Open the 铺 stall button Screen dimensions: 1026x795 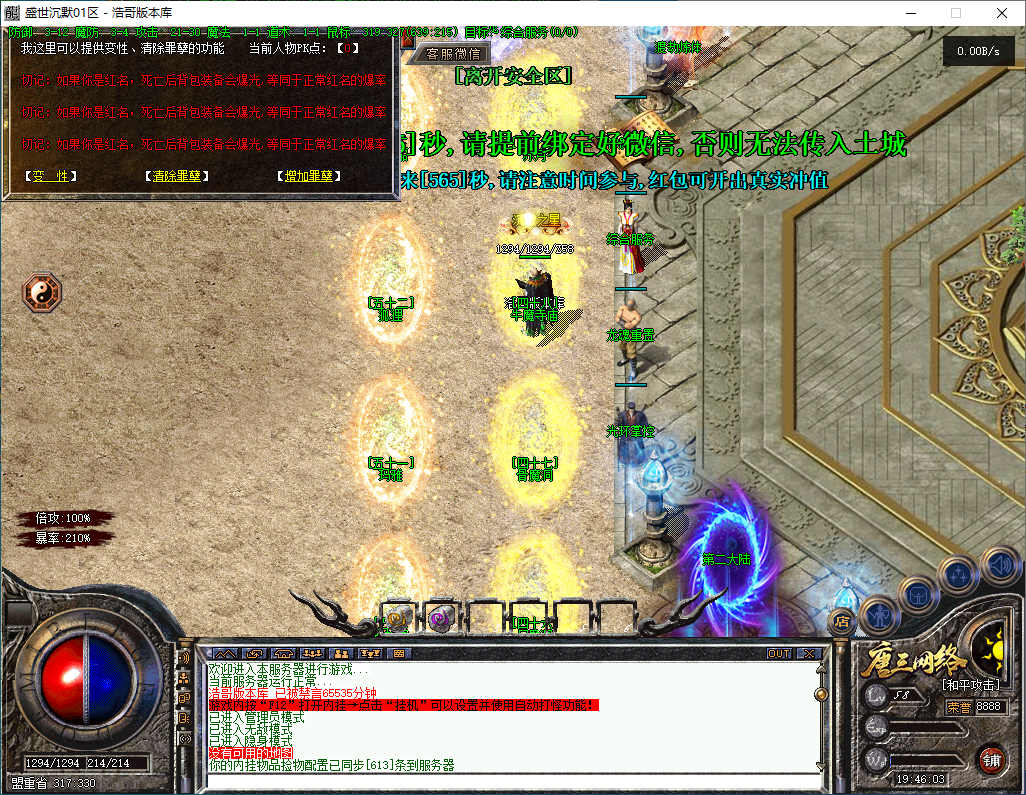pos(992,759)
